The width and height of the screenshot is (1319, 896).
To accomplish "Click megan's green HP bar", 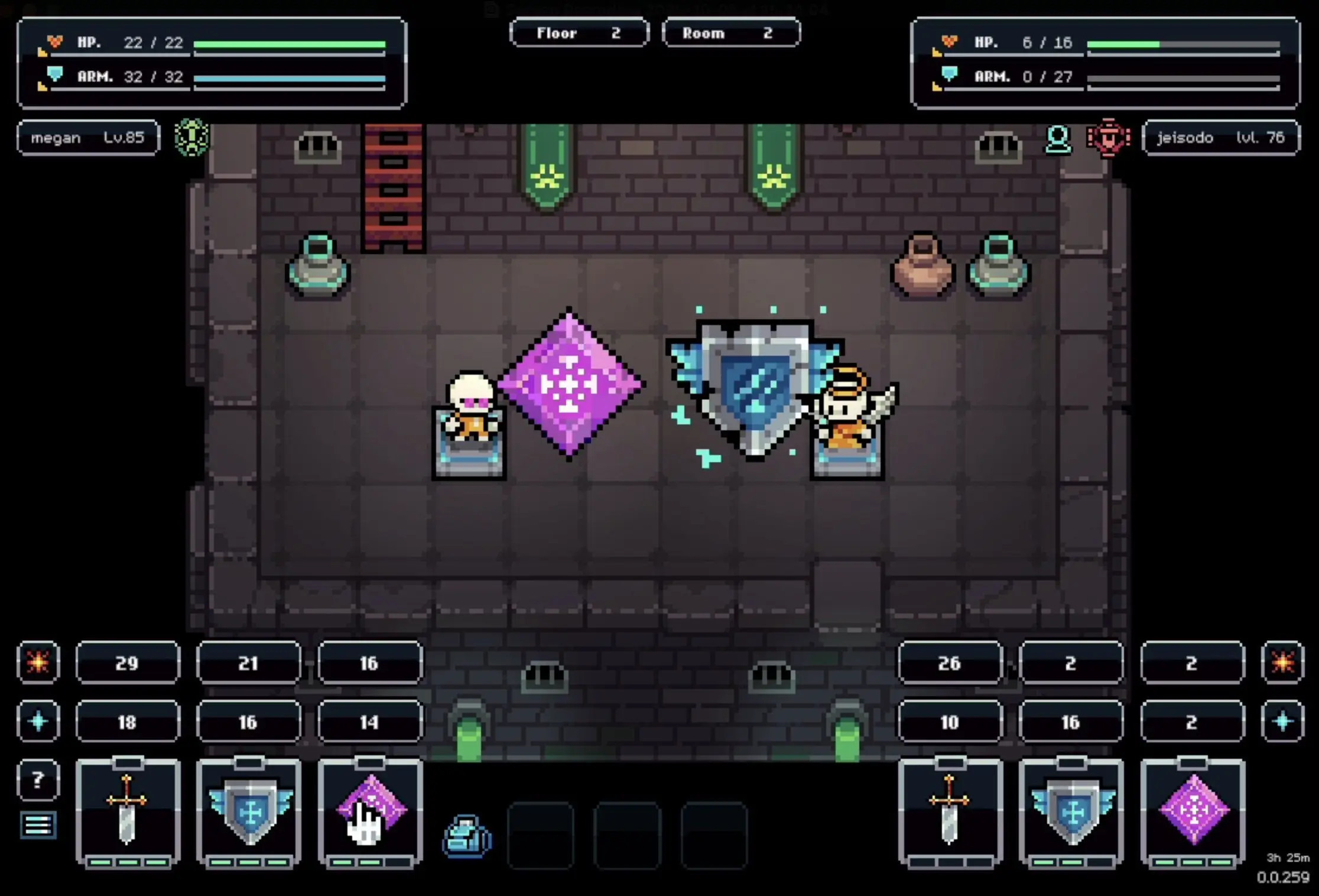I will (x=290, y=43).
